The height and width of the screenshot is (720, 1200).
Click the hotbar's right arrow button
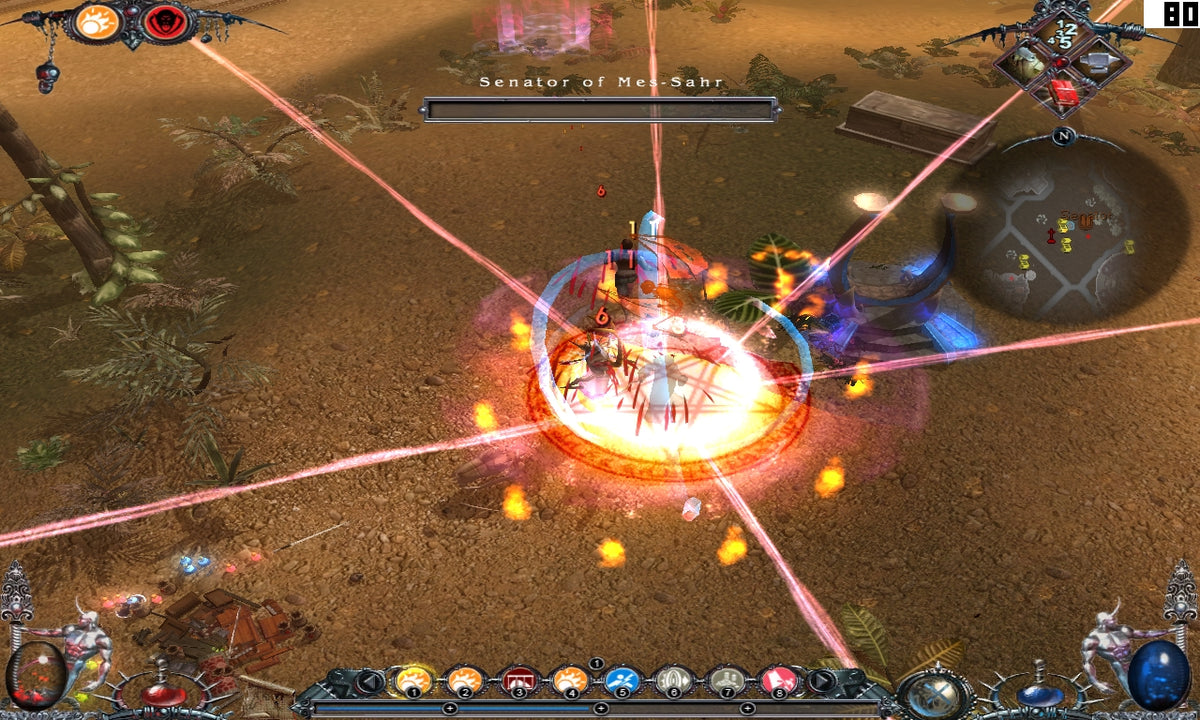coord(821,681)
